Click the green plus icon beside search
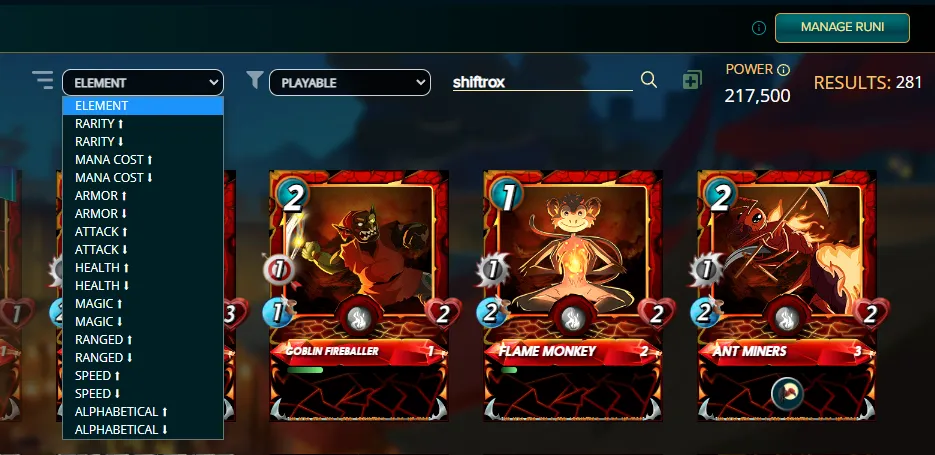 pyautogui.click(x=692, y=80)
